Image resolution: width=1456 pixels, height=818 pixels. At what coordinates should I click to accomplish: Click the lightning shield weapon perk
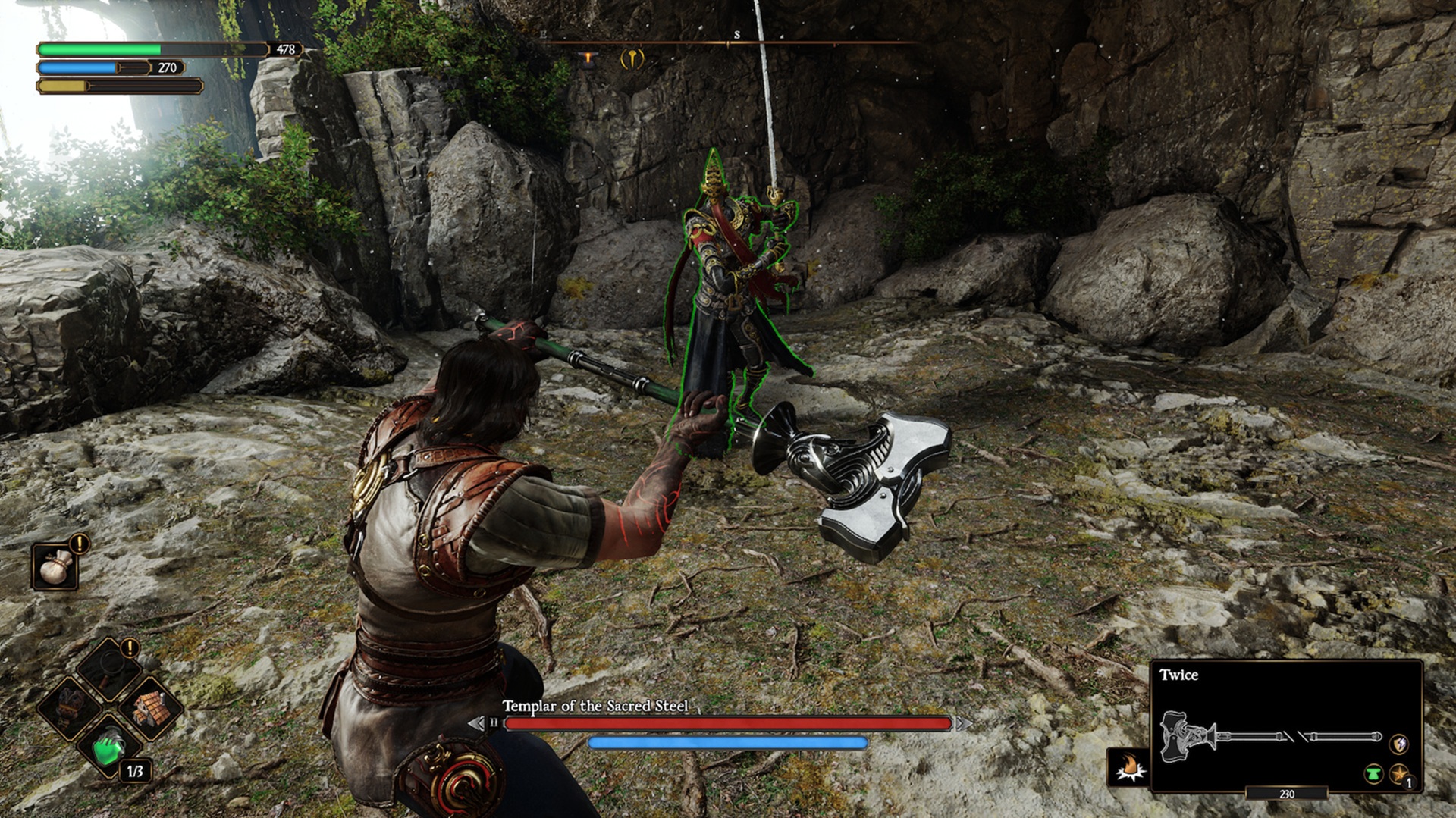1399,744
